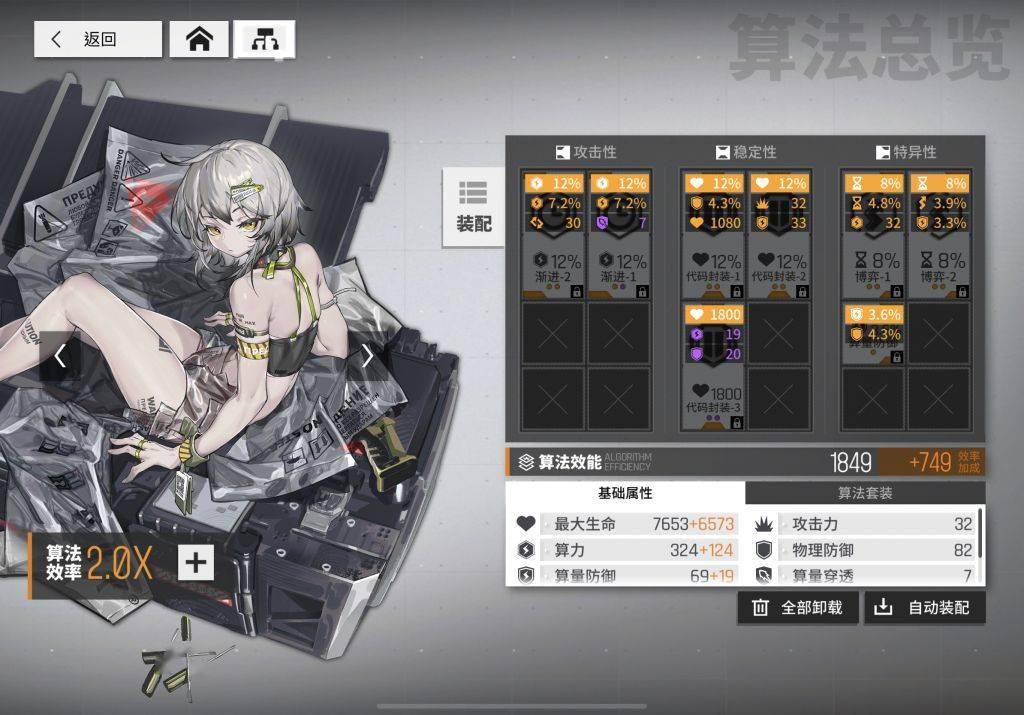Viewport: 1024px width, 715px height.
Task: Go back with the 返回 button
Action: (97, 39)
